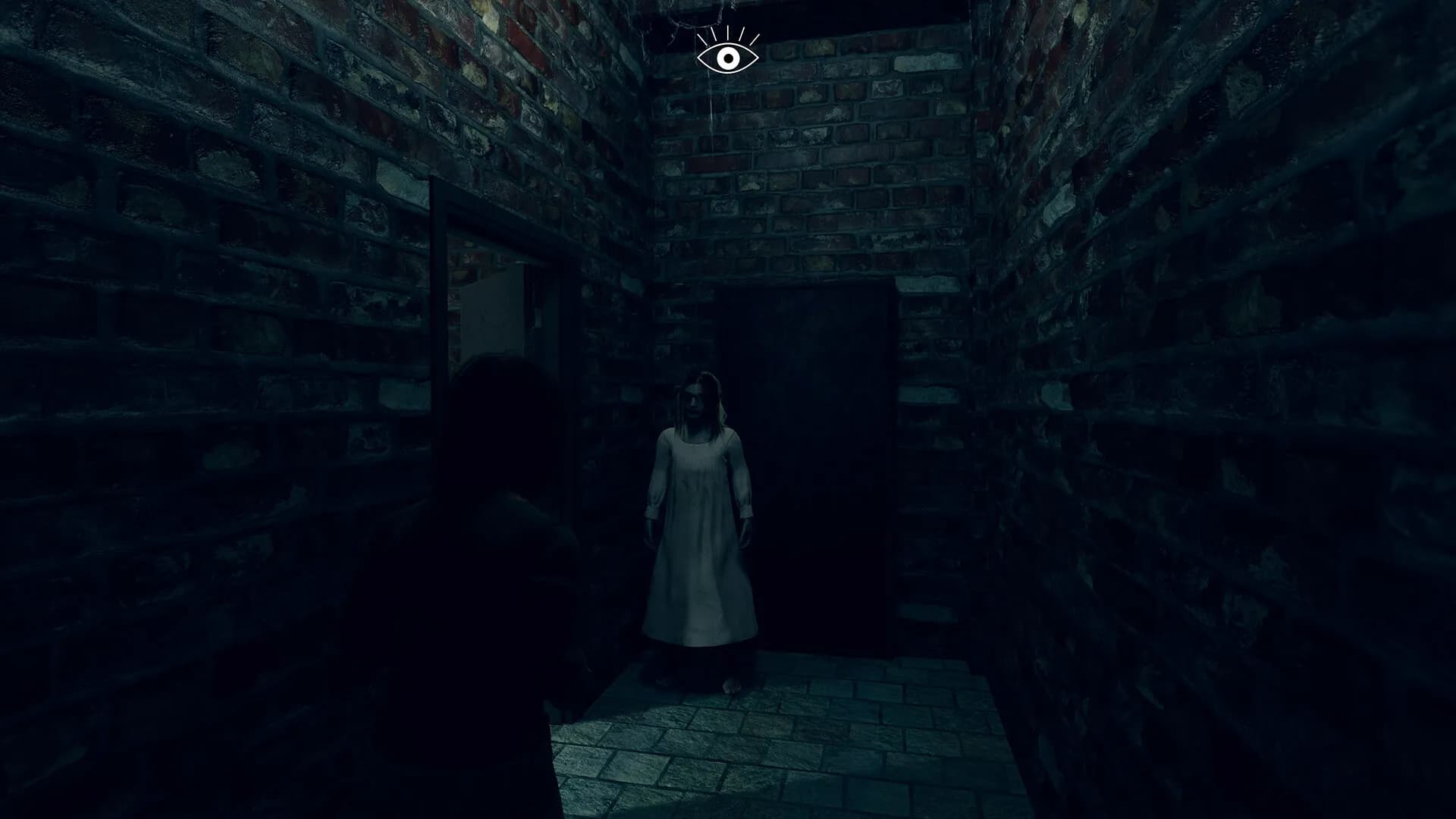Click the dark iris of the eye indicator
The height and width of the screenshot is (819, 1456).
[x=729, y=58]
